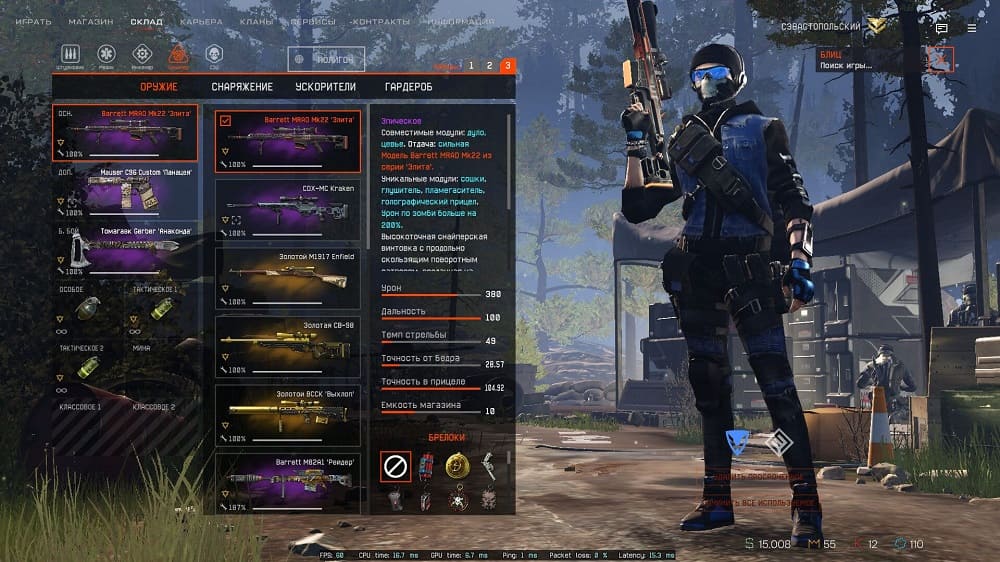Open the chat message icon
Image resolution: width=1000 pixels, height=562 pixels.
[x=941, y=29]
